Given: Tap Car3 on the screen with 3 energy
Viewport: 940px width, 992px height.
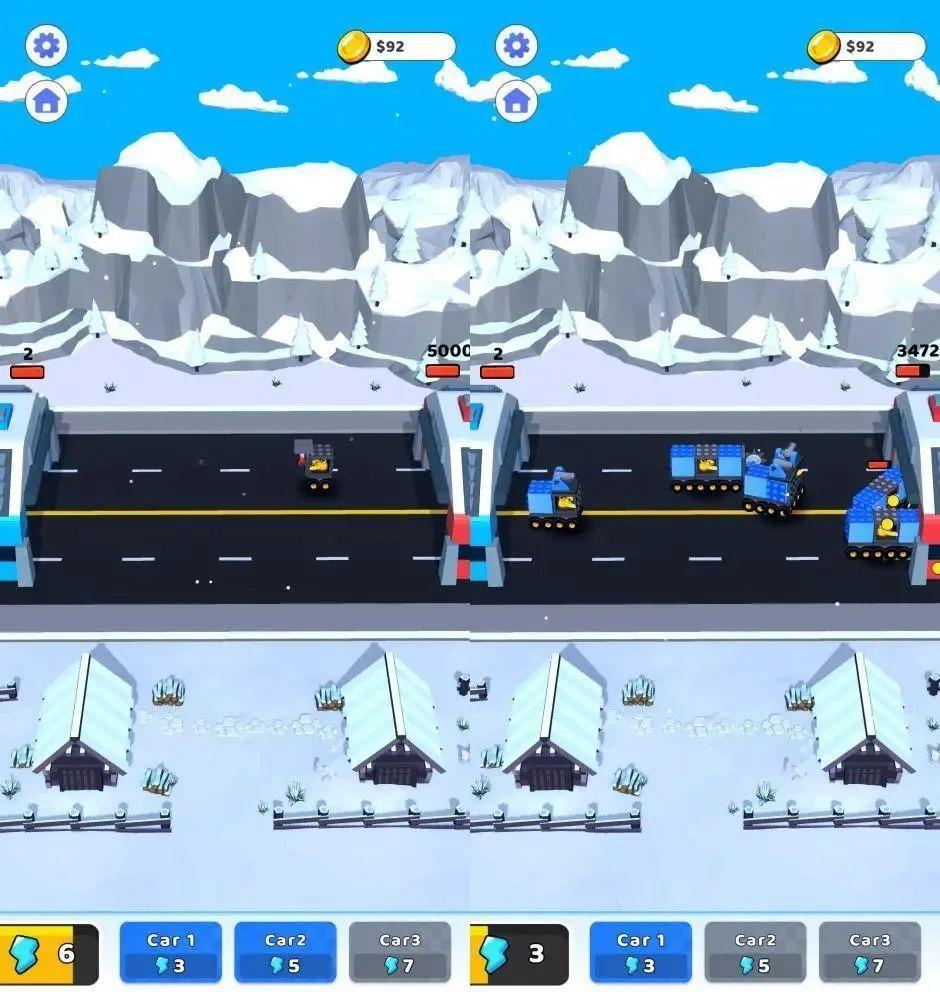Looking at the screenshot, I should coord(868,952).
